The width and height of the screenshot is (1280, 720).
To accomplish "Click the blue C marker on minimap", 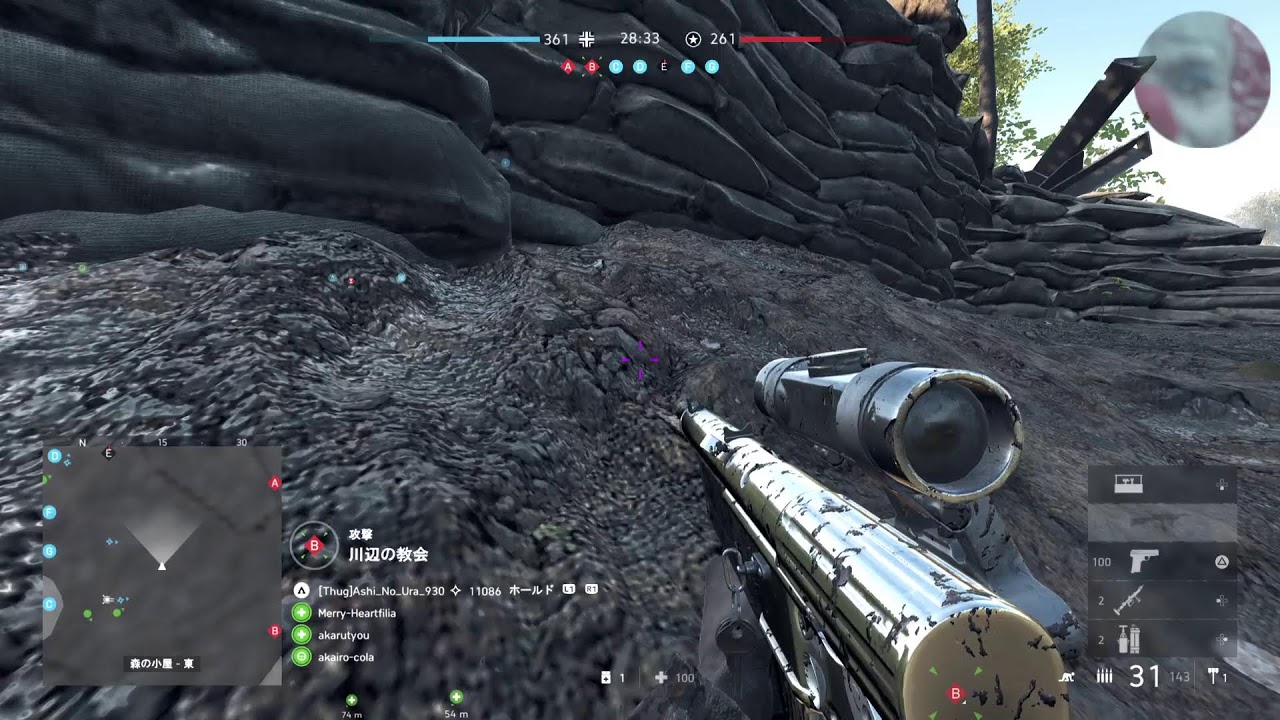I will (x=49, y=604).
